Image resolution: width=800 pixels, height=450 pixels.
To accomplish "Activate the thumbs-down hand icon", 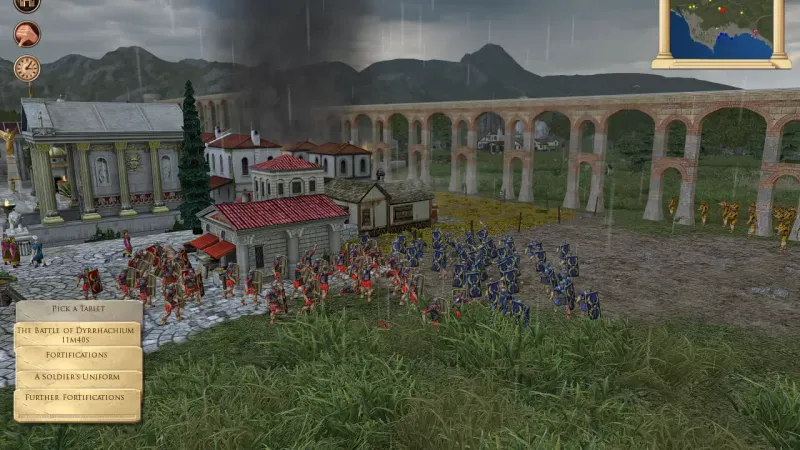I will tap(27, 34).
